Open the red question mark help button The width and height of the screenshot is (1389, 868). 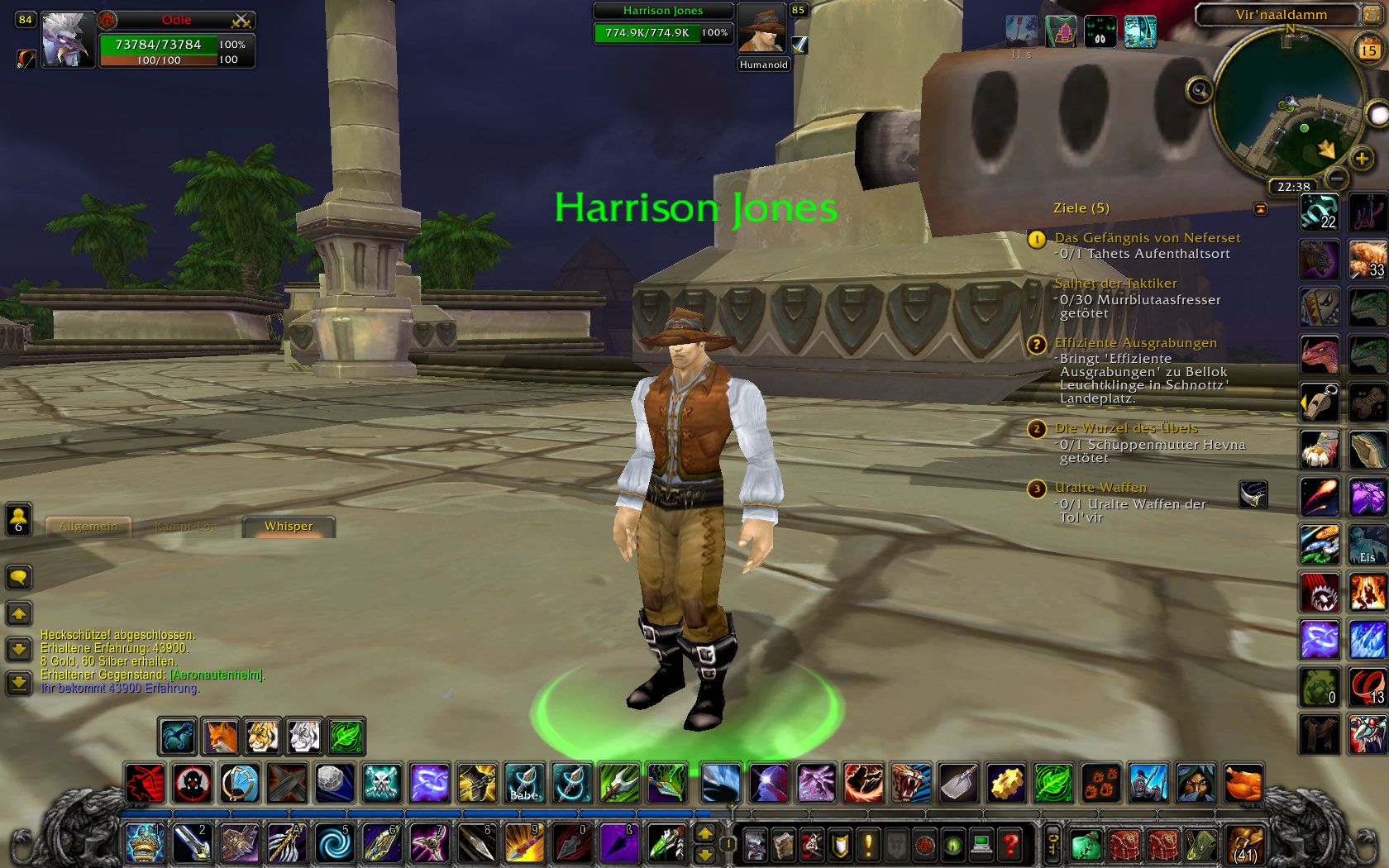(1010, 845)
